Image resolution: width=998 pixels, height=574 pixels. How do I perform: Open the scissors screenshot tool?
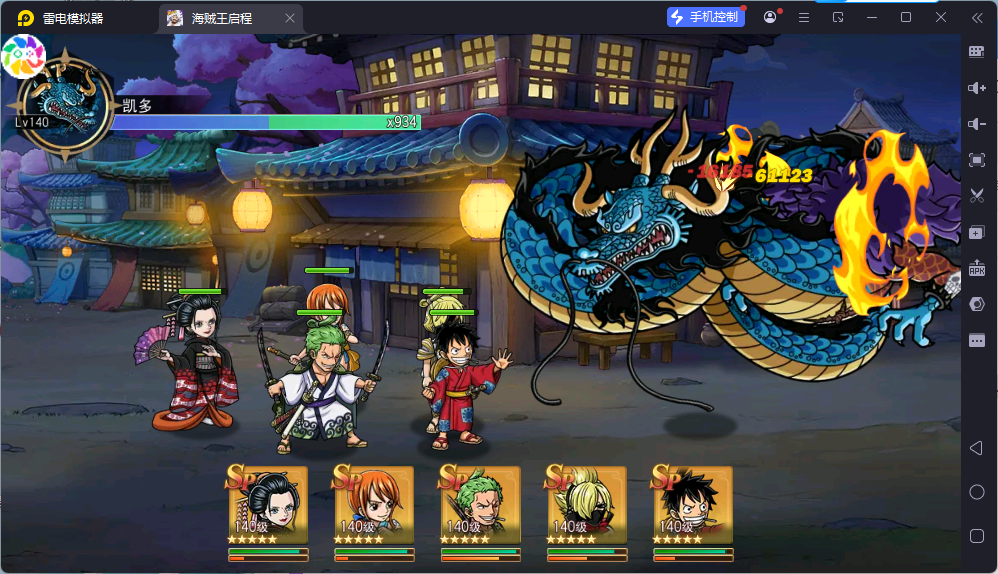(x=977, y=196)
